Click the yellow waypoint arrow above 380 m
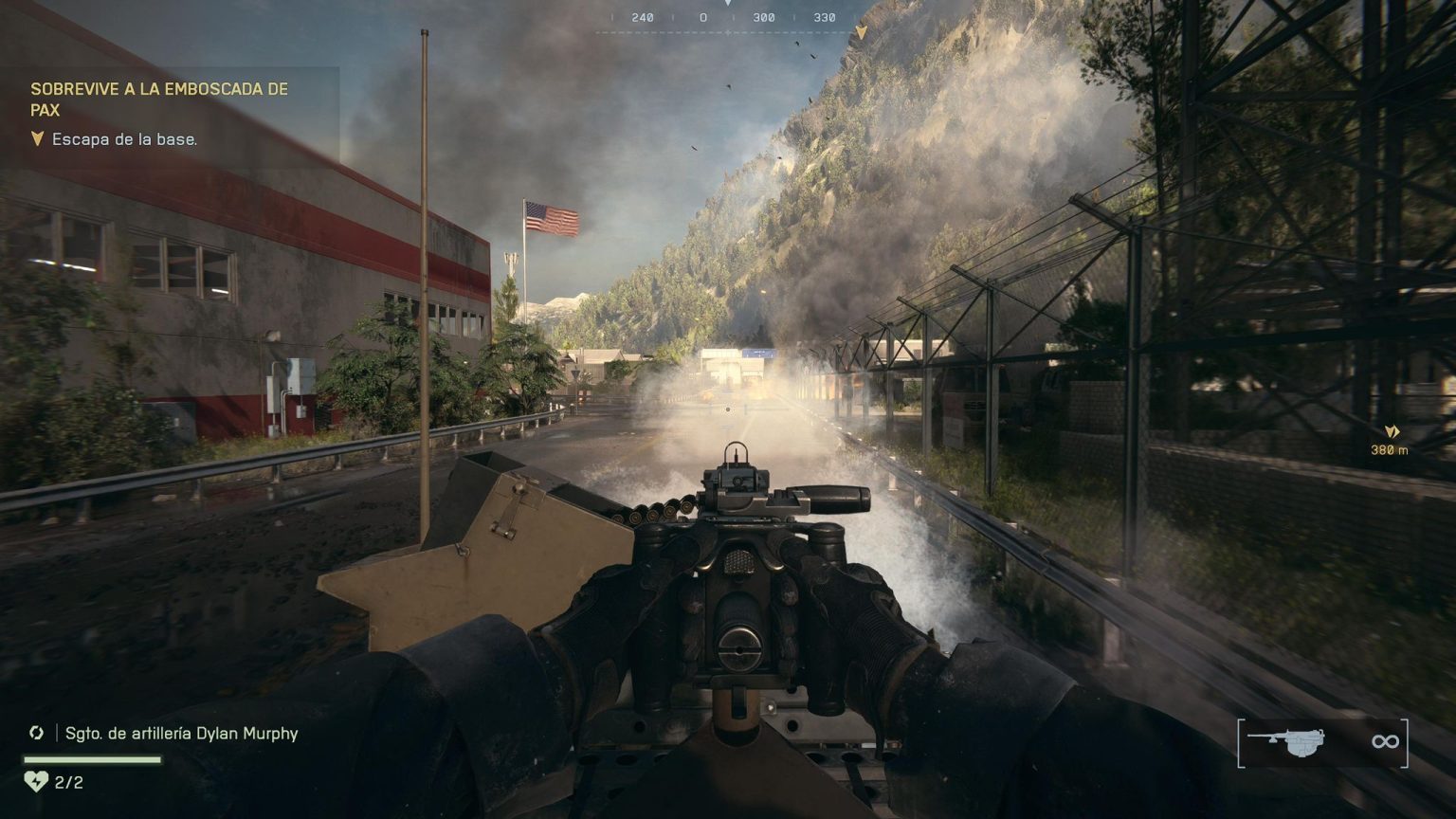 coord(1391,431)
